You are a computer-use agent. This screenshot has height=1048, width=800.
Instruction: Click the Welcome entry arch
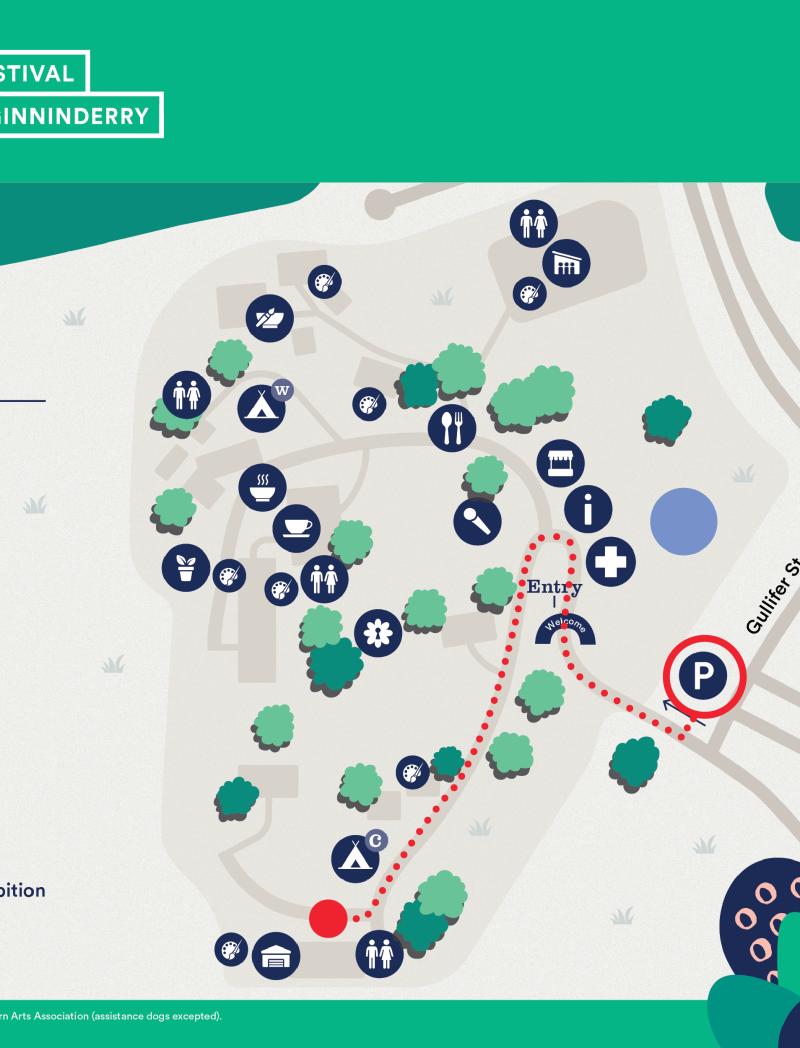565,629
